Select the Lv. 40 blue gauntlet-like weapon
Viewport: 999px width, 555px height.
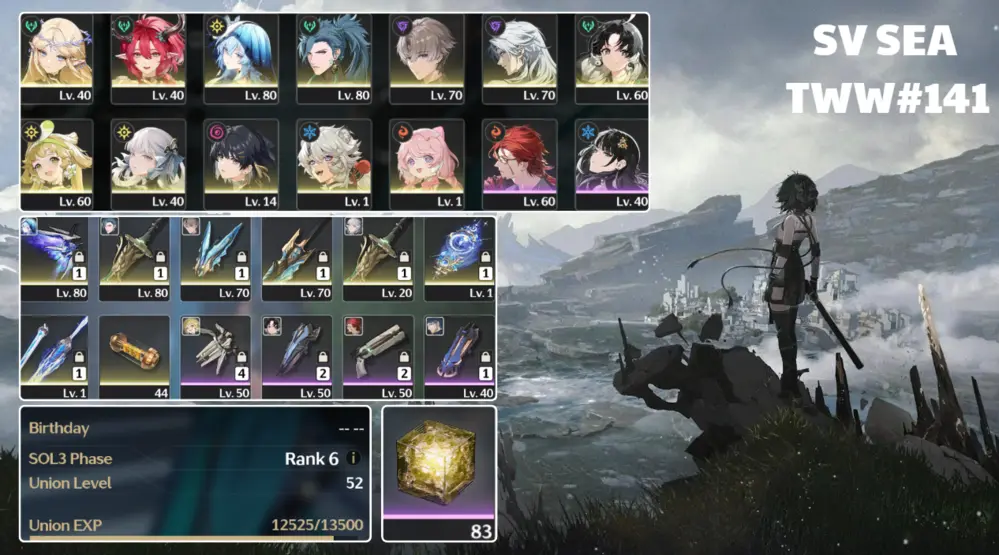tap(458, 353)
